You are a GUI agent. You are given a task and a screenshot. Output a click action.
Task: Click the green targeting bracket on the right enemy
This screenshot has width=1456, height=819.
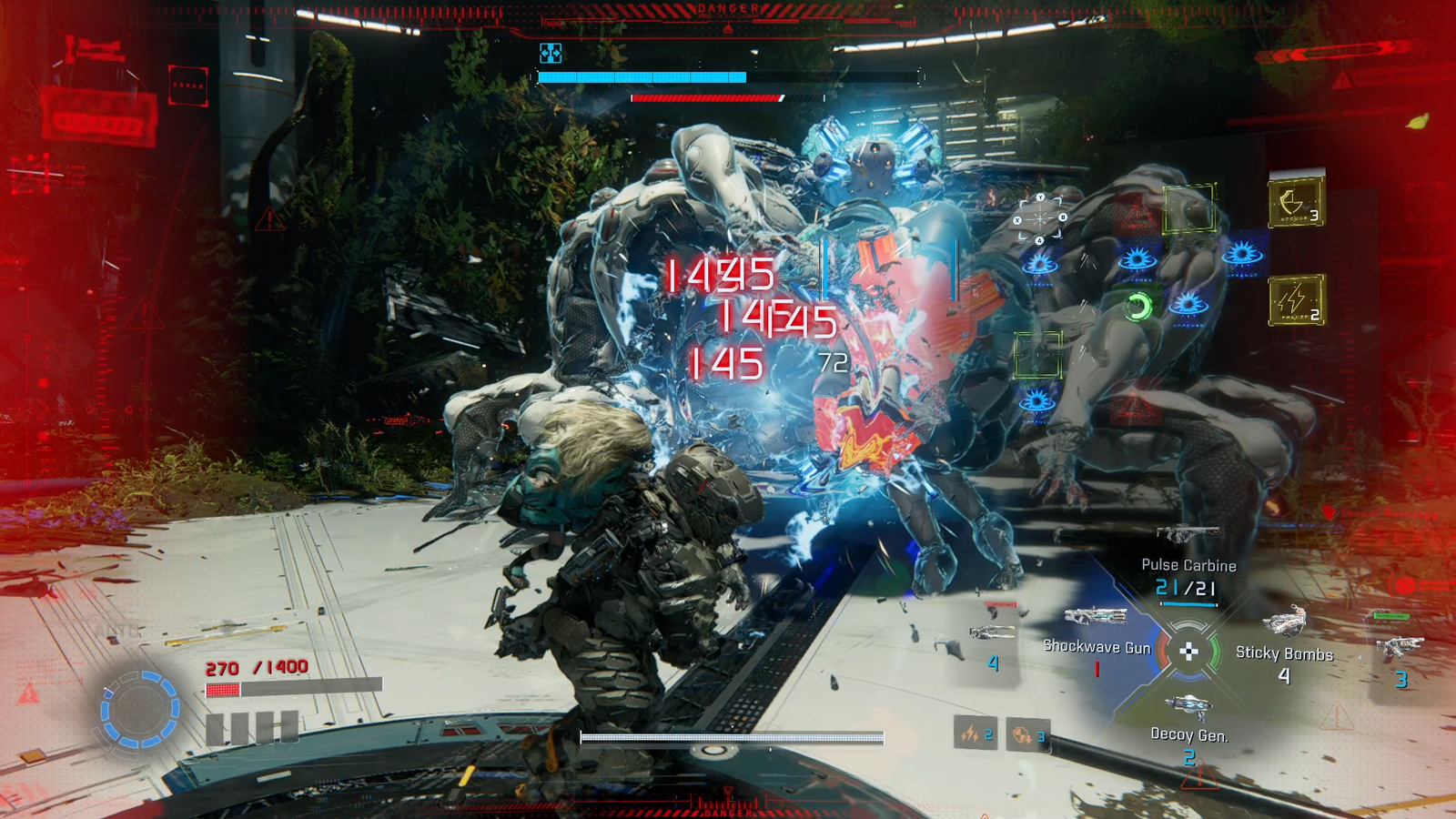pos(1189,209)
